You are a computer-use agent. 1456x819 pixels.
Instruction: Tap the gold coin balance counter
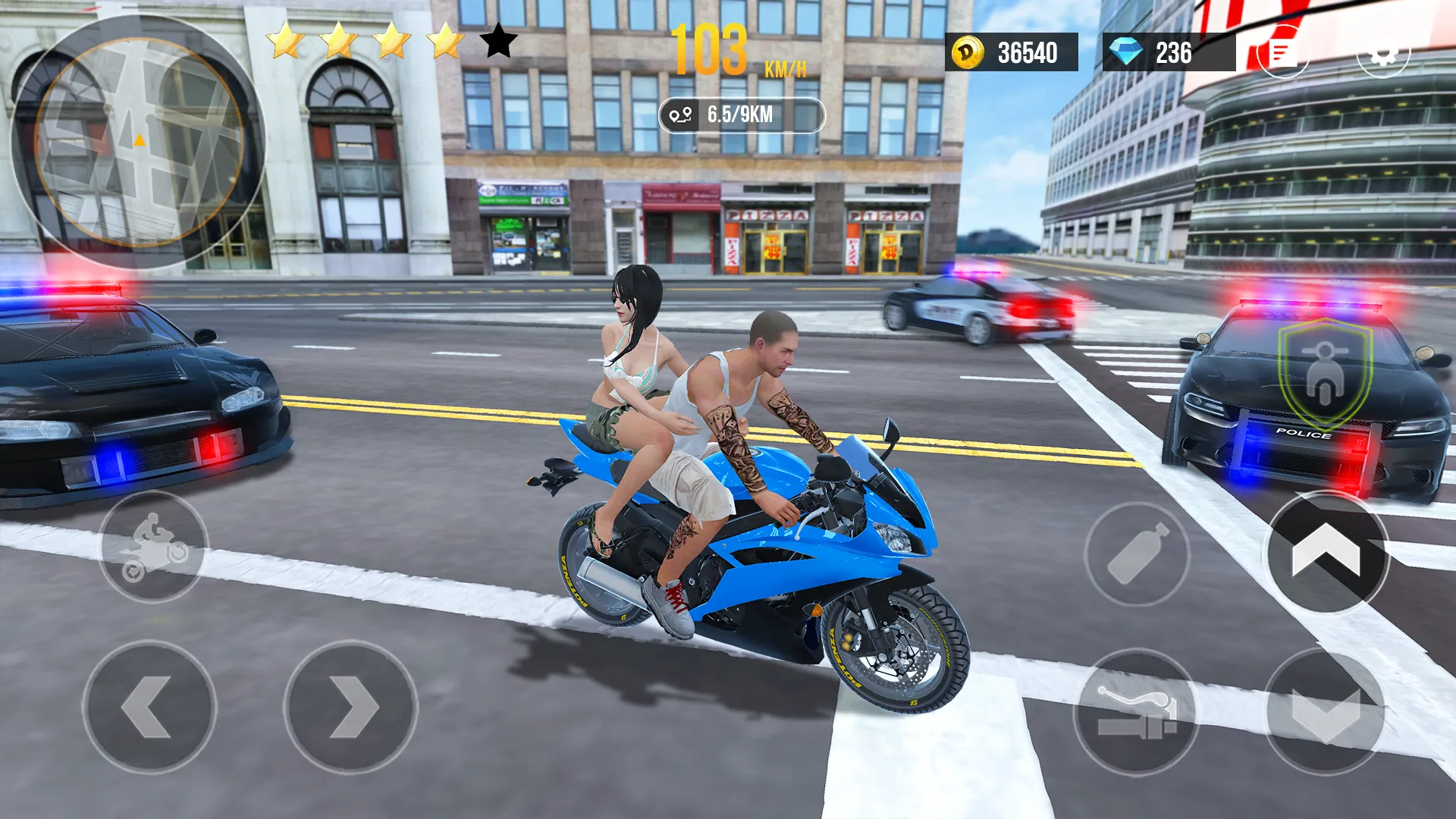tap(1011, 52)
